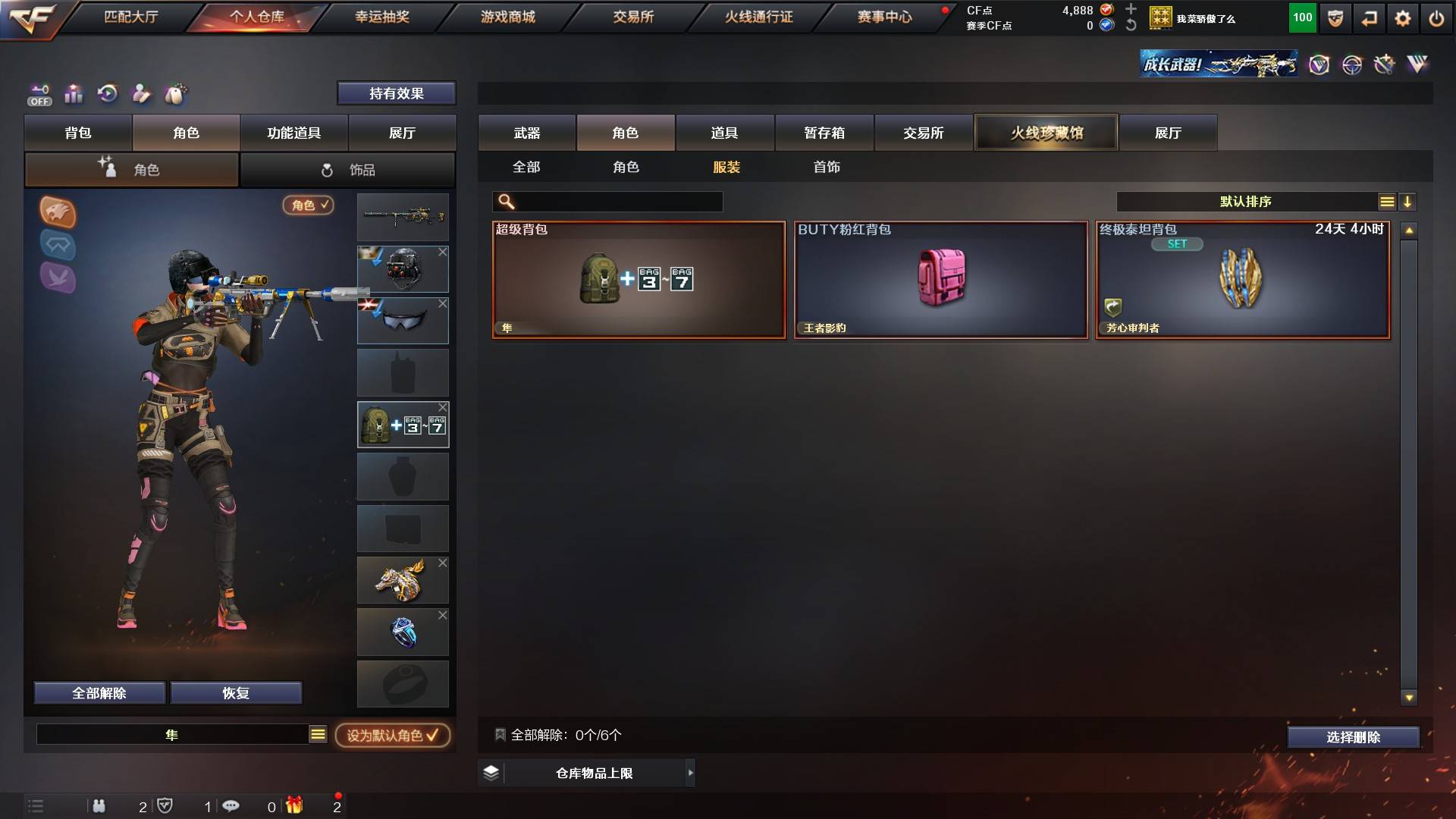
Task: Open the 游戏商城 menu at the top
Action: coord(507,16)
